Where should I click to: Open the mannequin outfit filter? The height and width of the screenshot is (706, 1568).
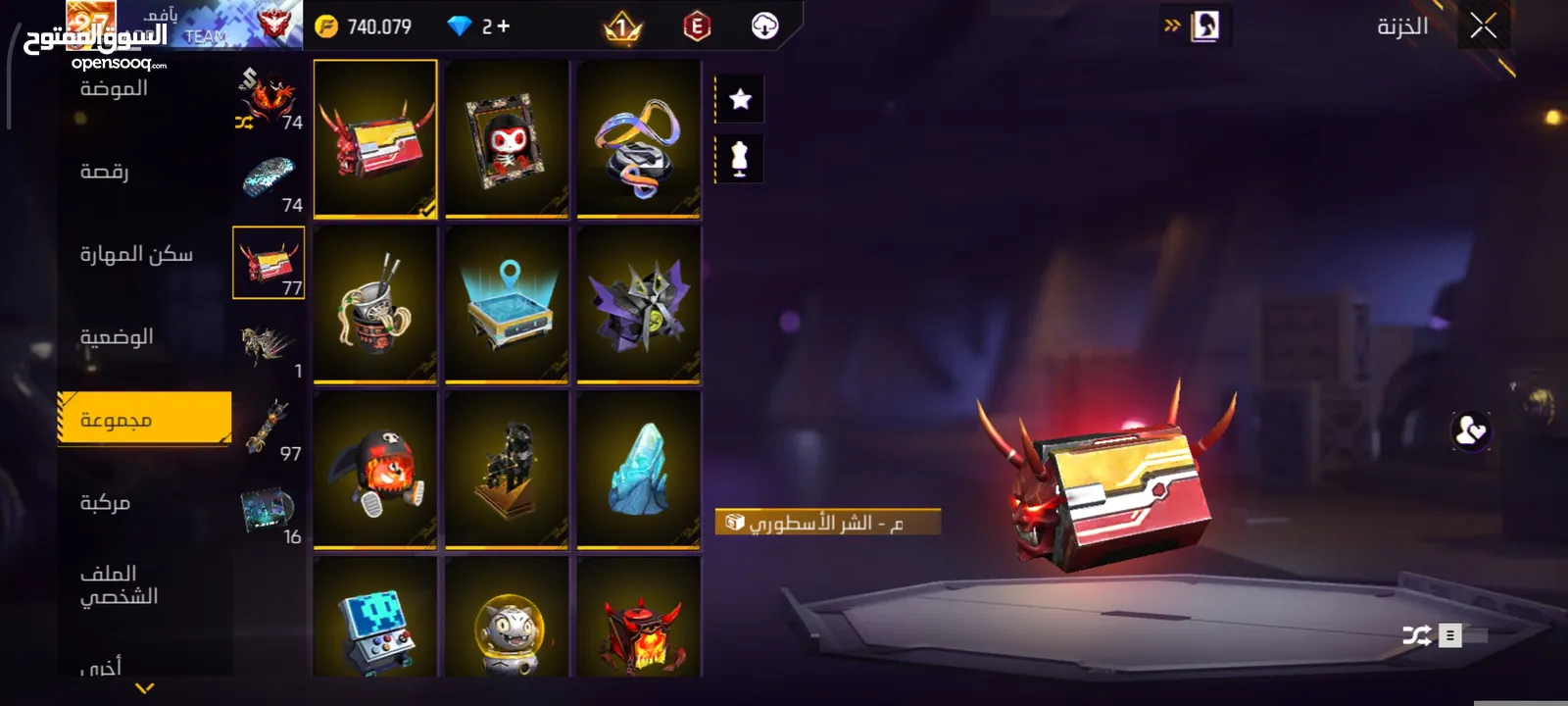coord(740,158)
